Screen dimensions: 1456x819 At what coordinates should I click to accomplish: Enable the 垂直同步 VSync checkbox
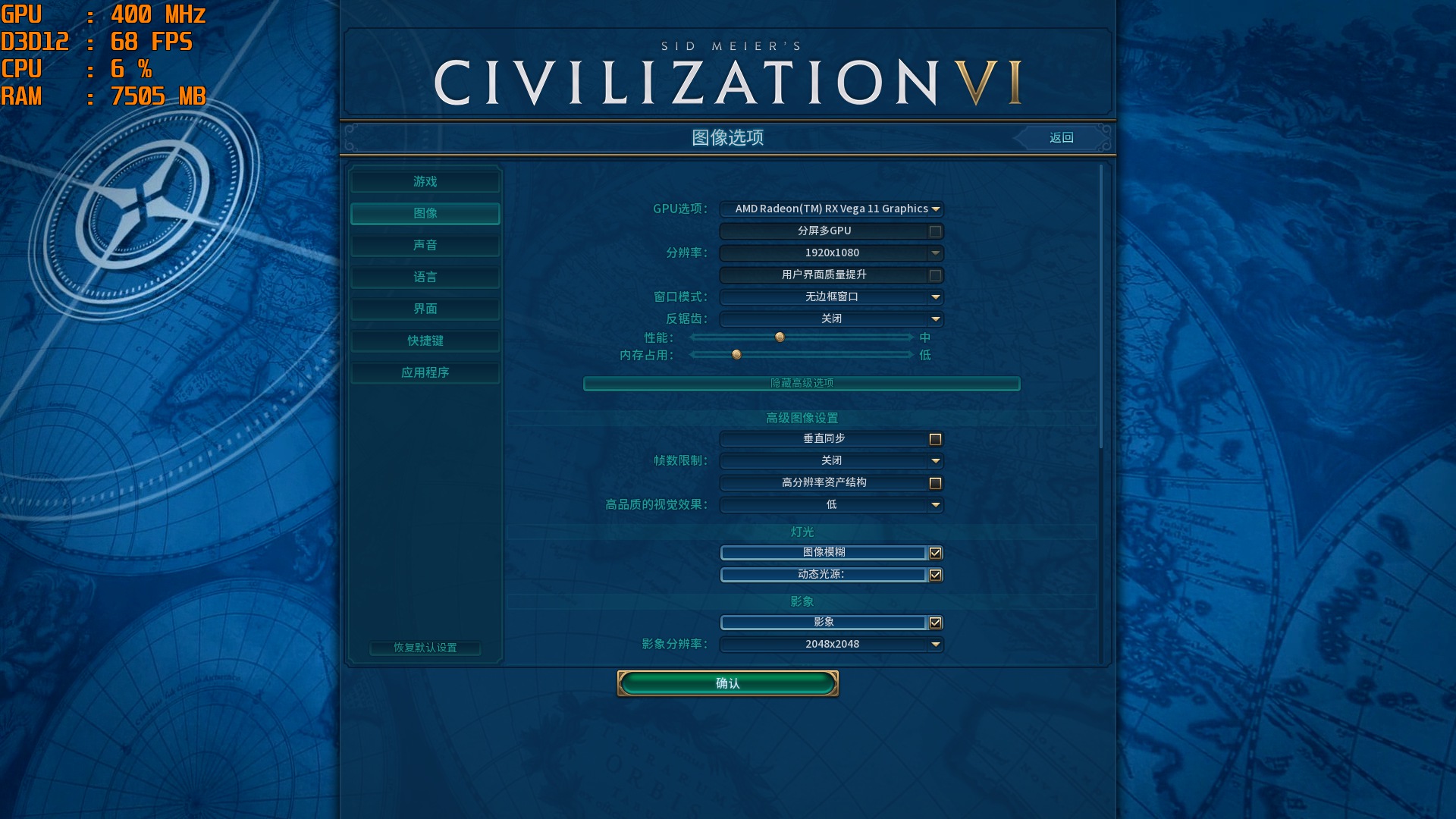click(937, 439)
